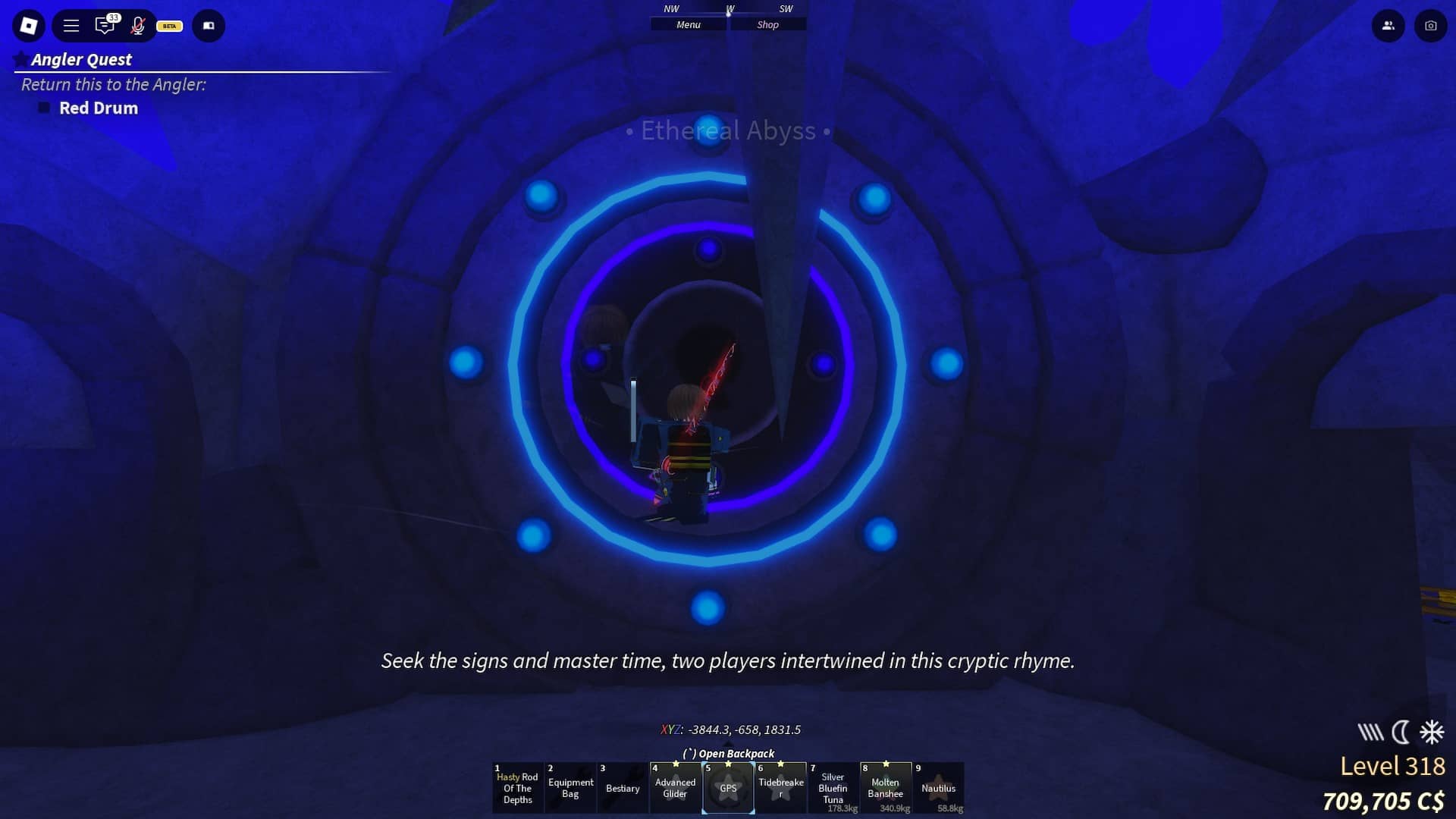Select the Silver Bluefin Tuna
1456x819 pixels.
(x=833, y=789)
